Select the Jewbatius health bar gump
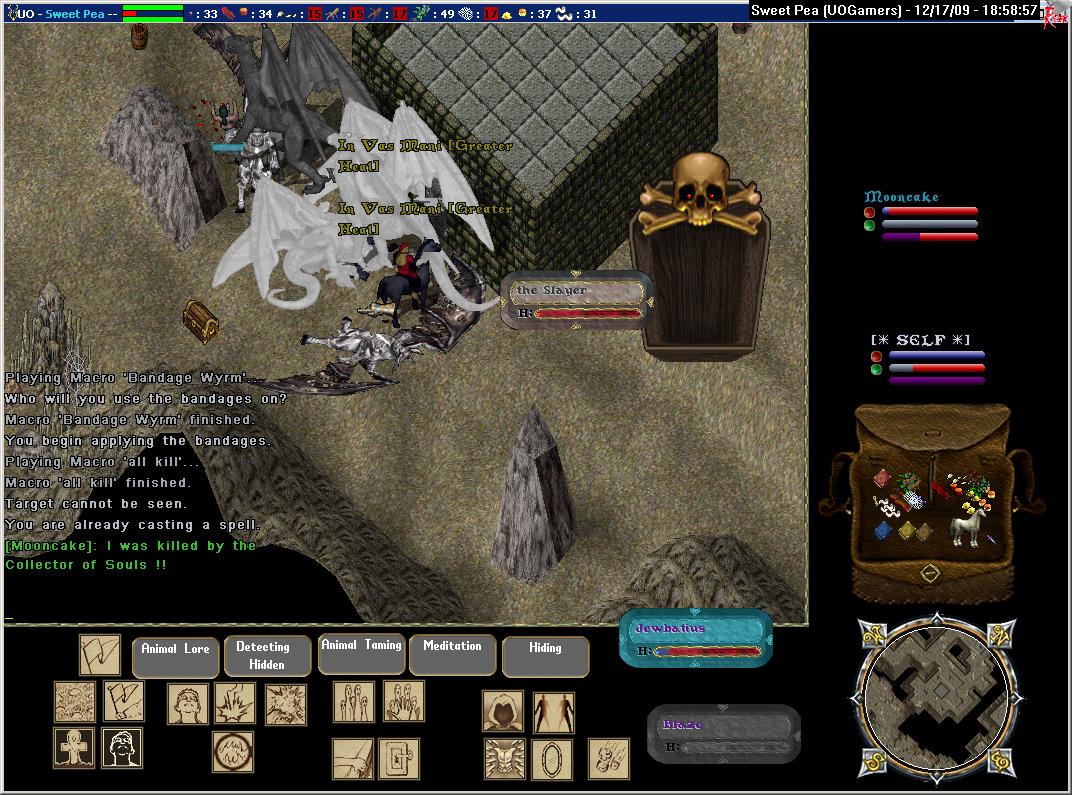The width and height of the screenshot is (1072, 795). [x=695, y=639]
